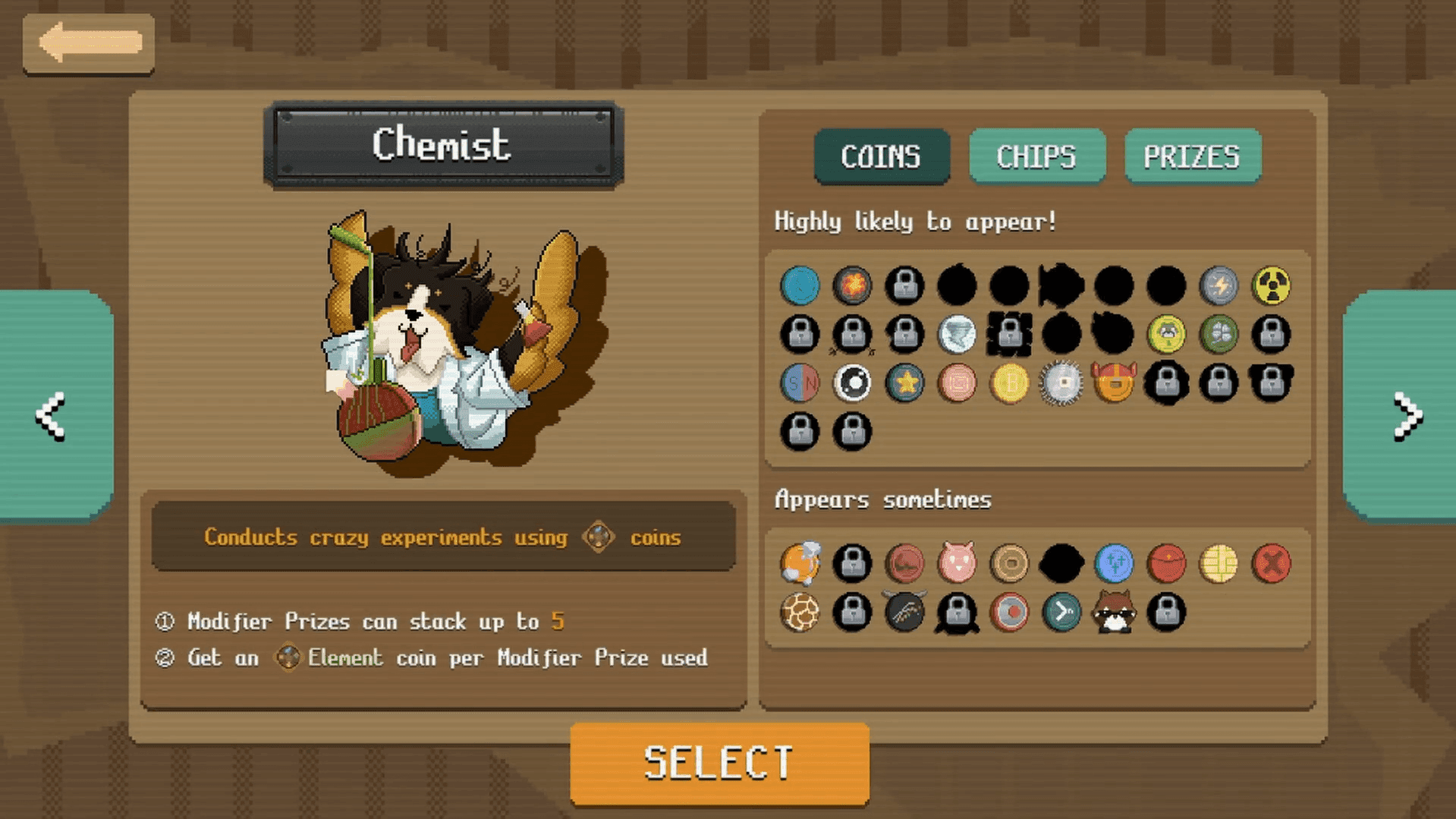The image size is (1456, 819).
Task: Open the PRIZES tab
Action: coord(1192,156)
